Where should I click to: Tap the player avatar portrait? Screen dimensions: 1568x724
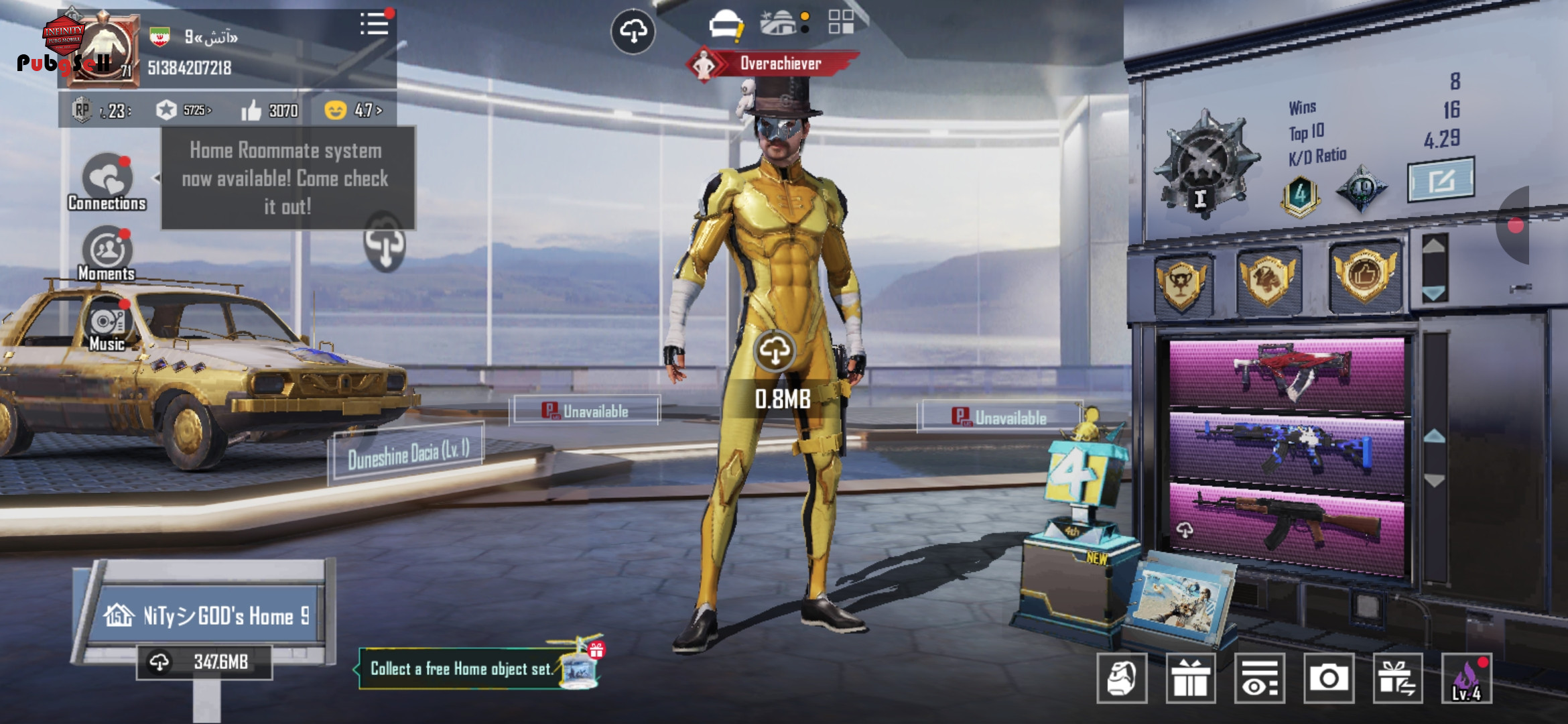[103, 50]
